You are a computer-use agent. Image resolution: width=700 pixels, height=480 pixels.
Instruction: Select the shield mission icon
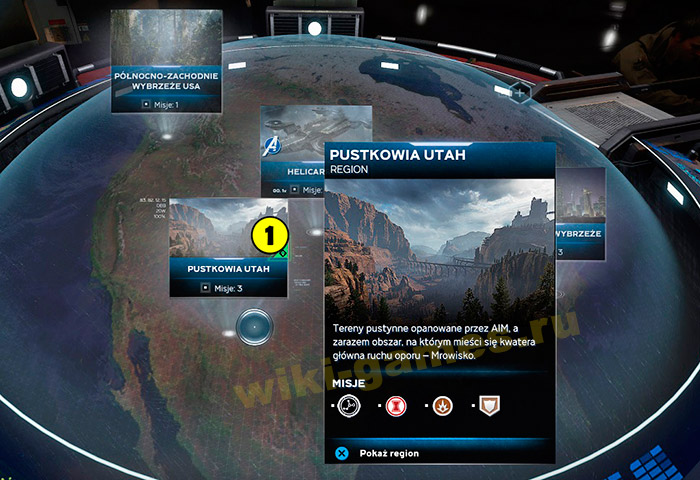pyautogui.click(x=489, y=405)
